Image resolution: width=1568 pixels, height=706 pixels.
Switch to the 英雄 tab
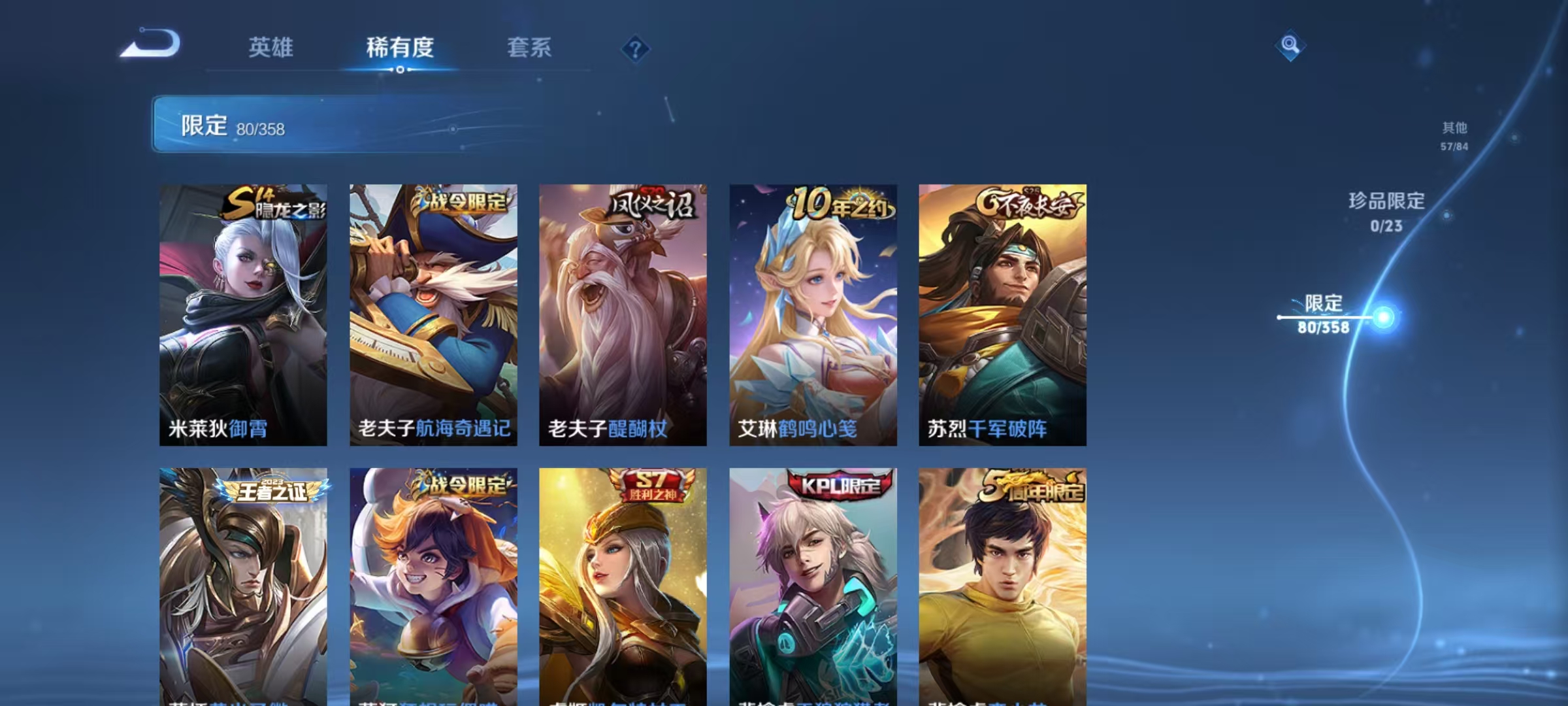click(270, 48)
